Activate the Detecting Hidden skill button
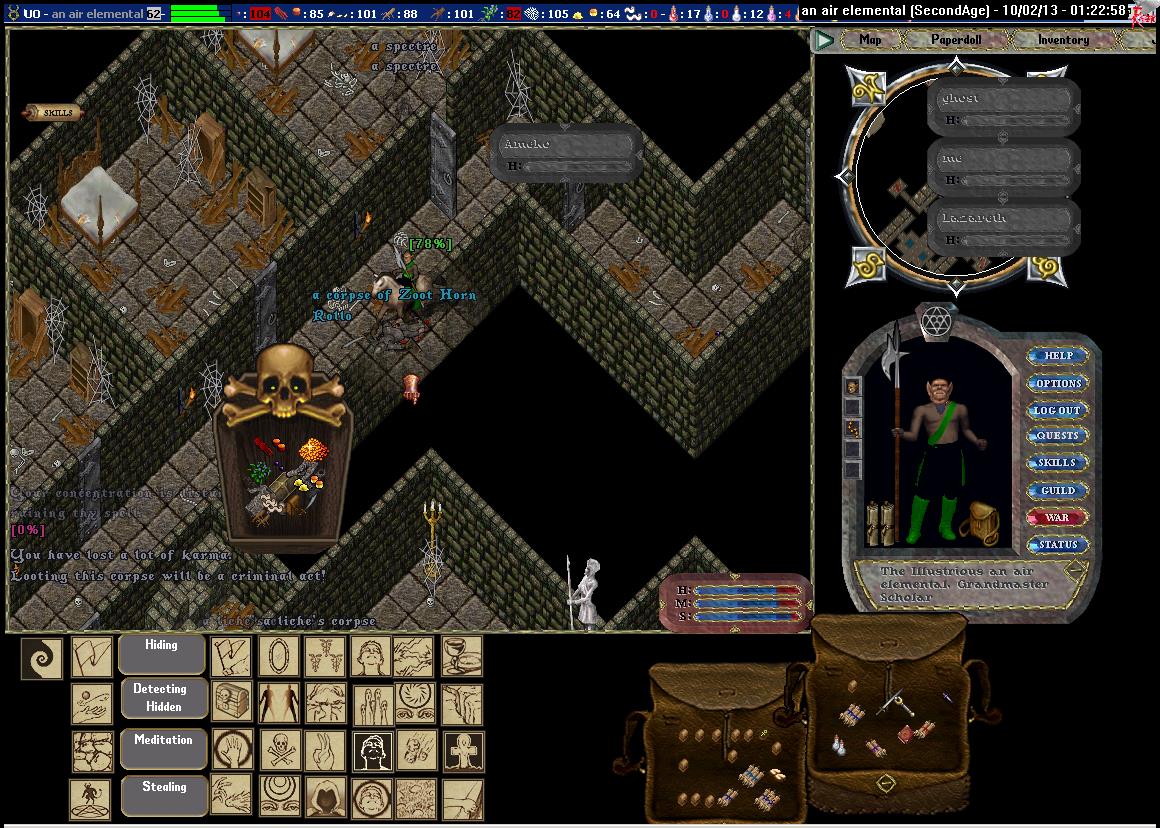The width and height of the screenshot is (1160, 828). click(x=162, y=697)
